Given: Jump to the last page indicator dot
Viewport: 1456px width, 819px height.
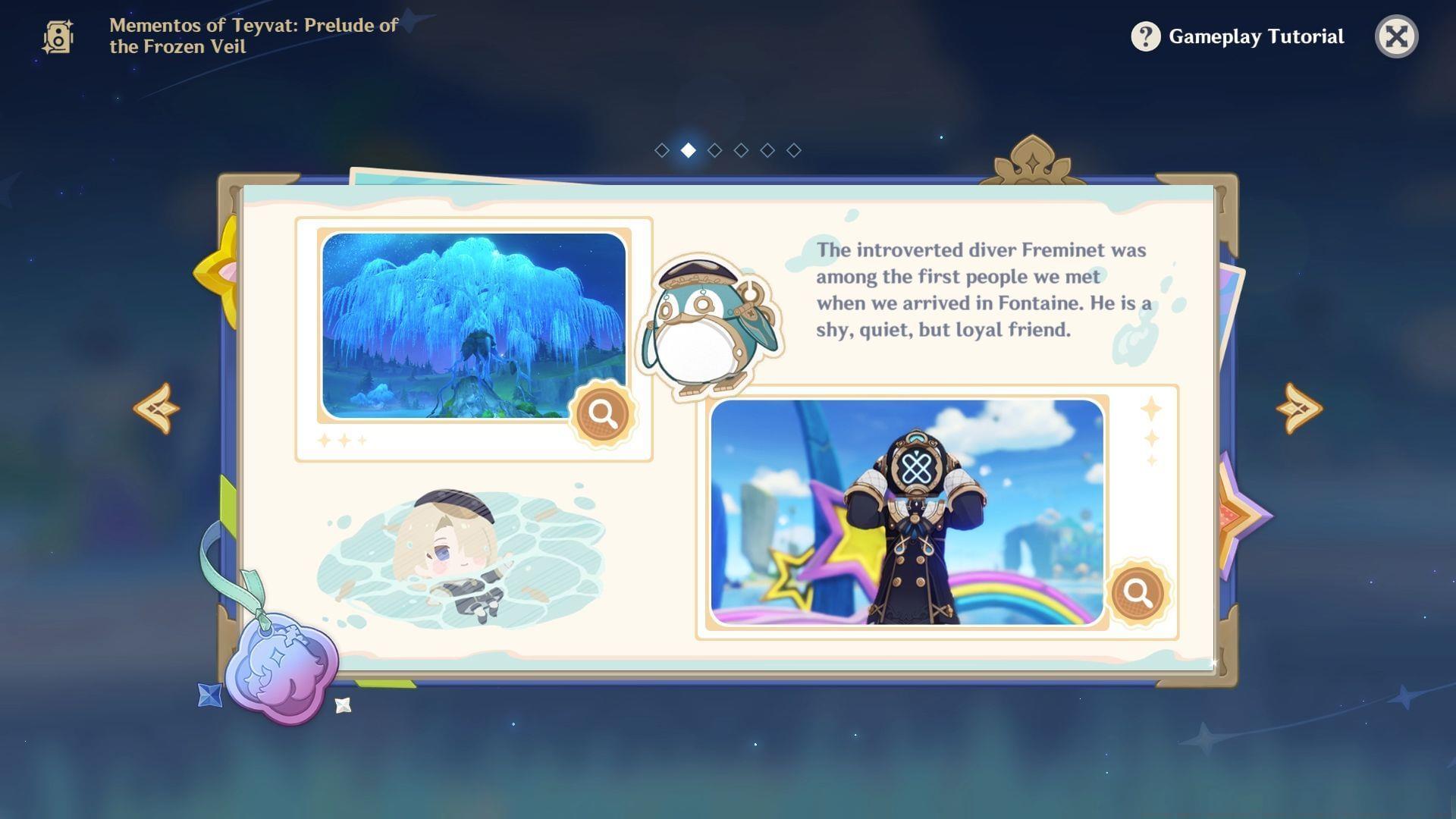Looking at the screenshot, I should 793,150.
